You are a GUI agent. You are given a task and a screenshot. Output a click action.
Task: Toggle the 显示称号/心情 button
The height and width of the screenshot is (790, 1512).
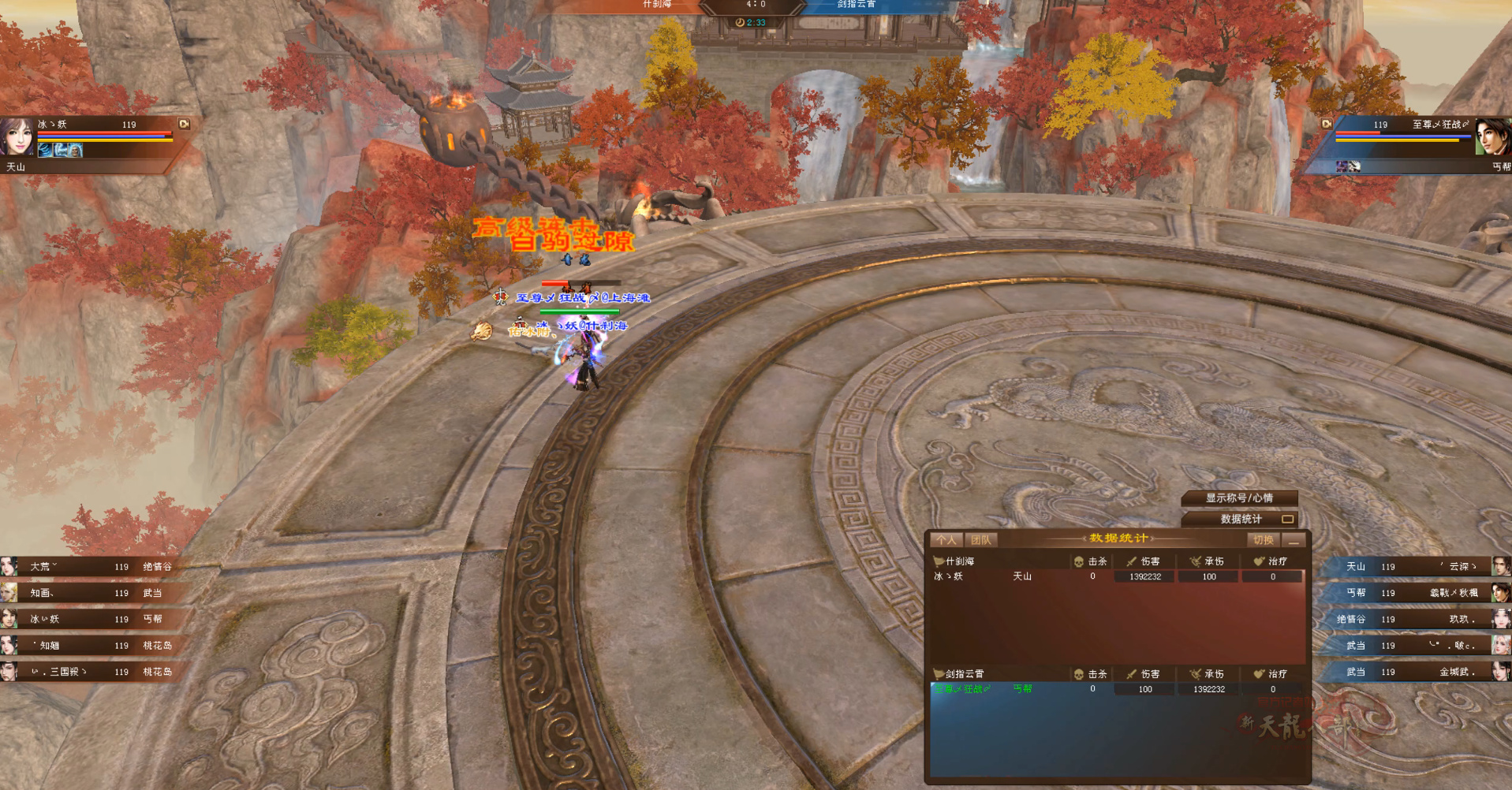click(x=1239, y=498)
